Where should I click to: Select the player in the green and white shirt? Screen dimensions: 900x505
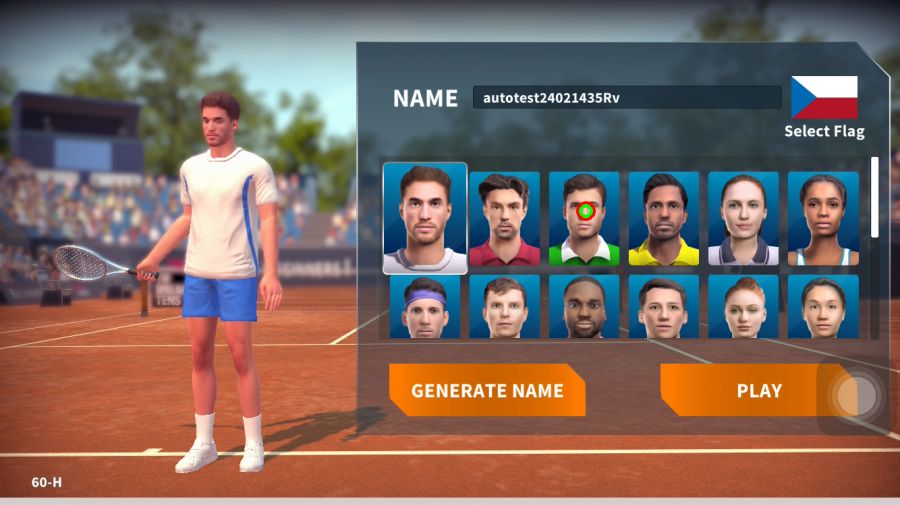[584, 218]
